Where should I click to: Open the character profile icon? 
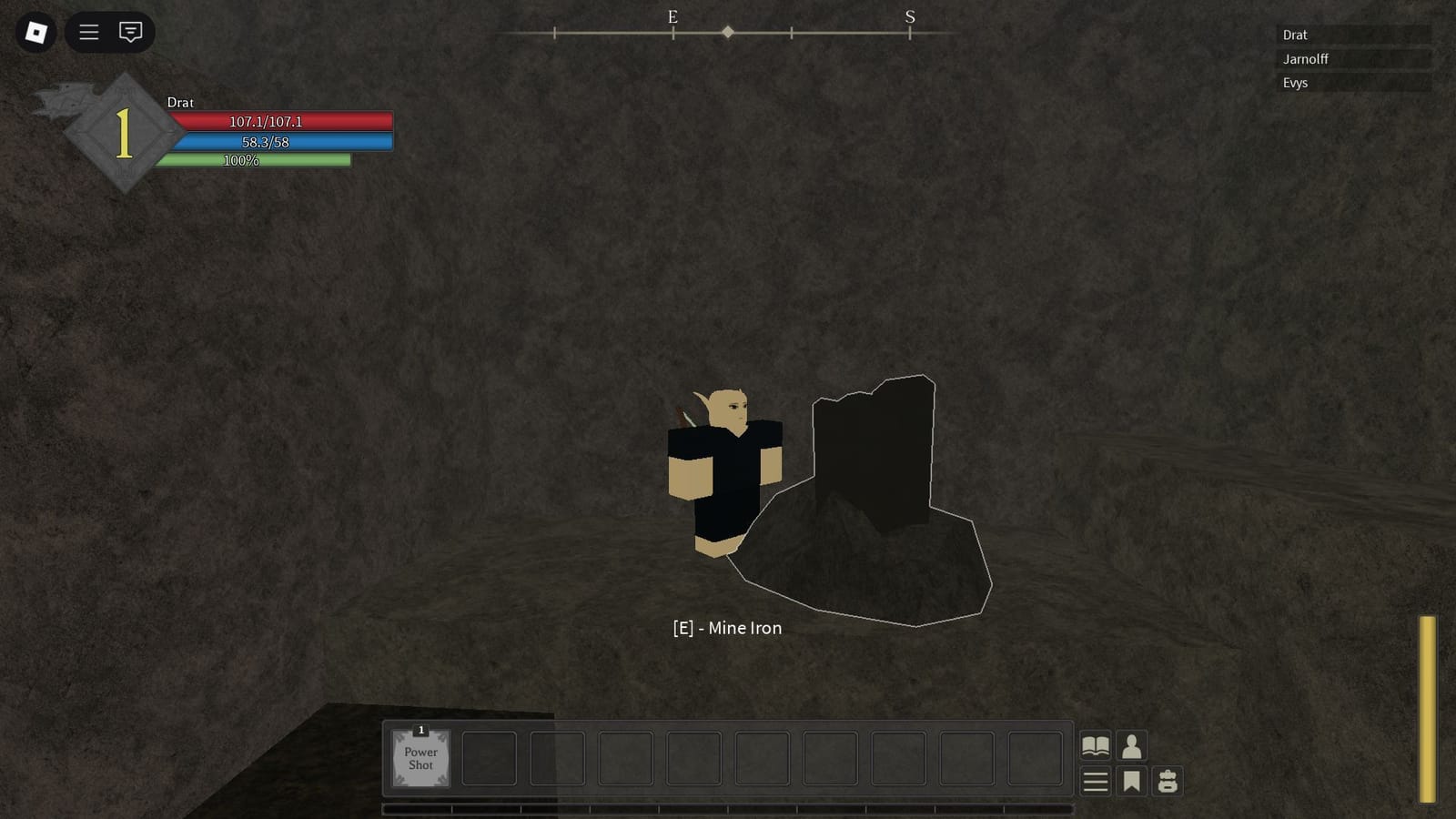[1131, 744]
